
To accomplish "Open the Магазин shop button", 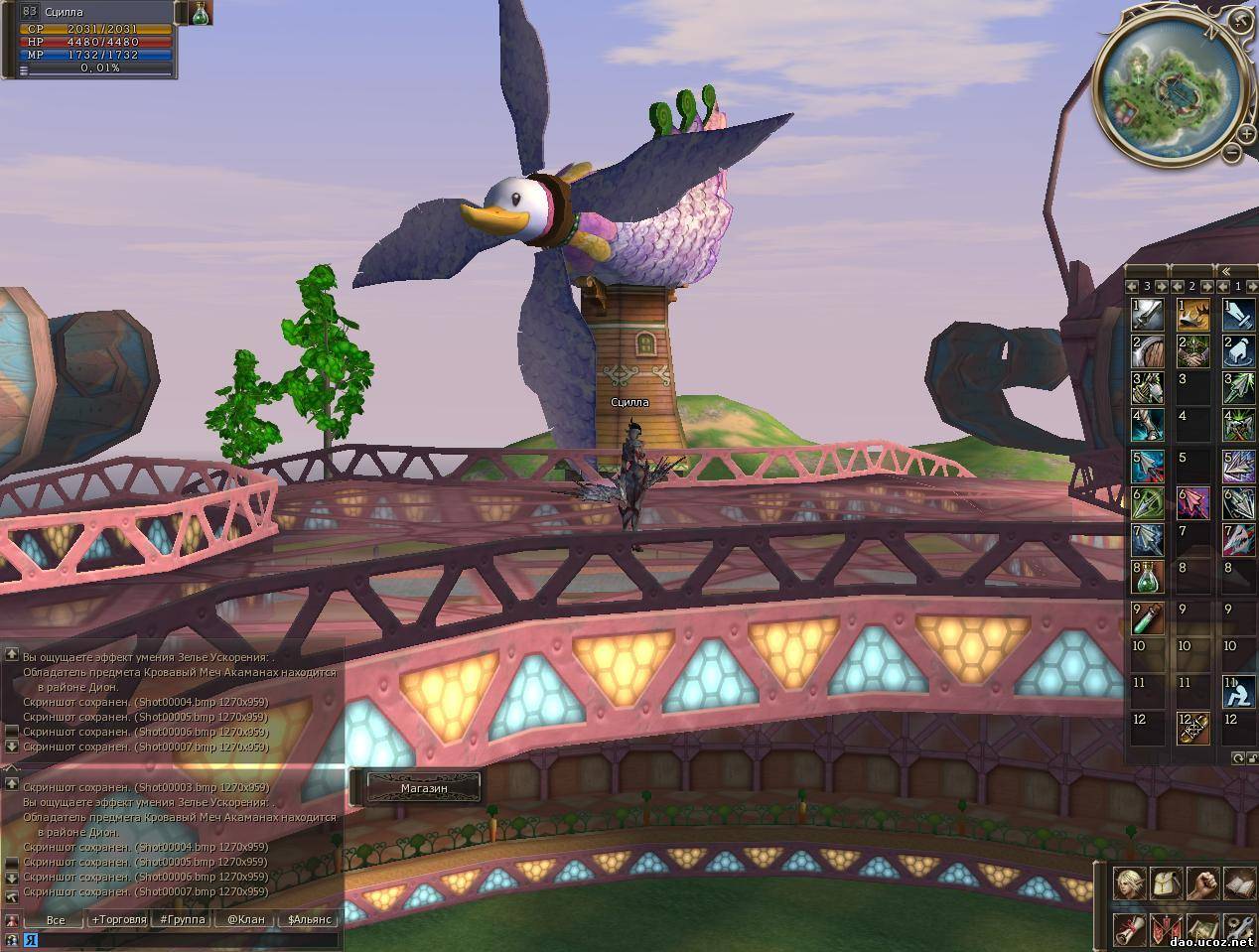I will tap(424, 787).
